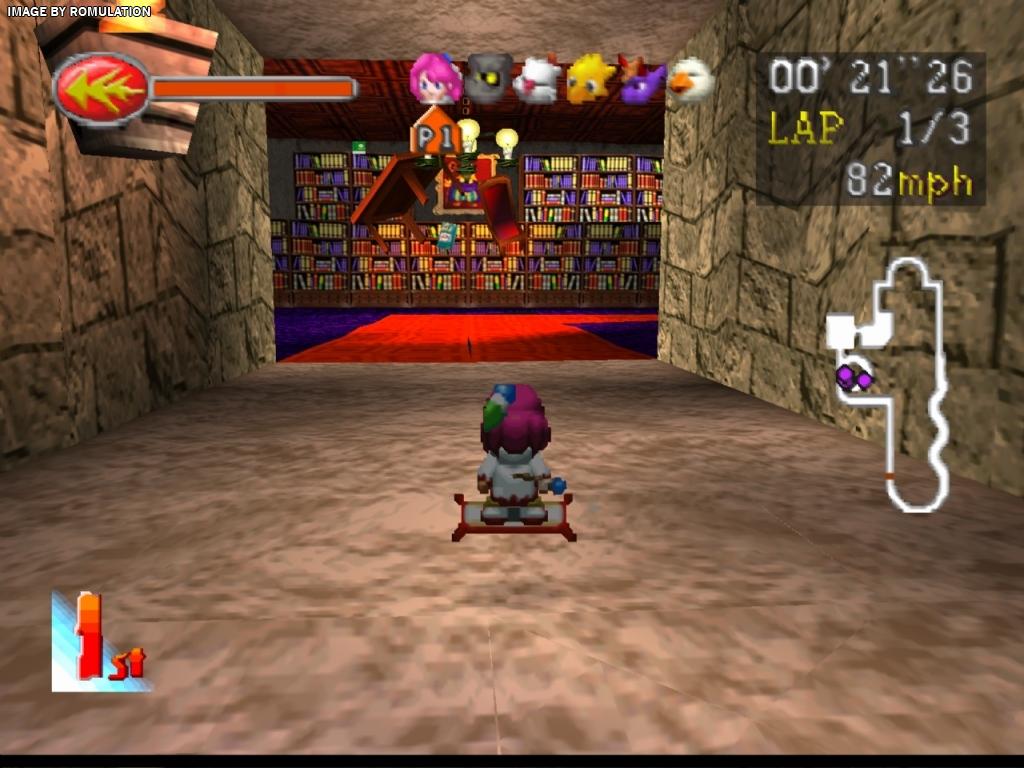Click the red arrow ability icon
Screen dimensions: 1024x768
click(101, 89)
